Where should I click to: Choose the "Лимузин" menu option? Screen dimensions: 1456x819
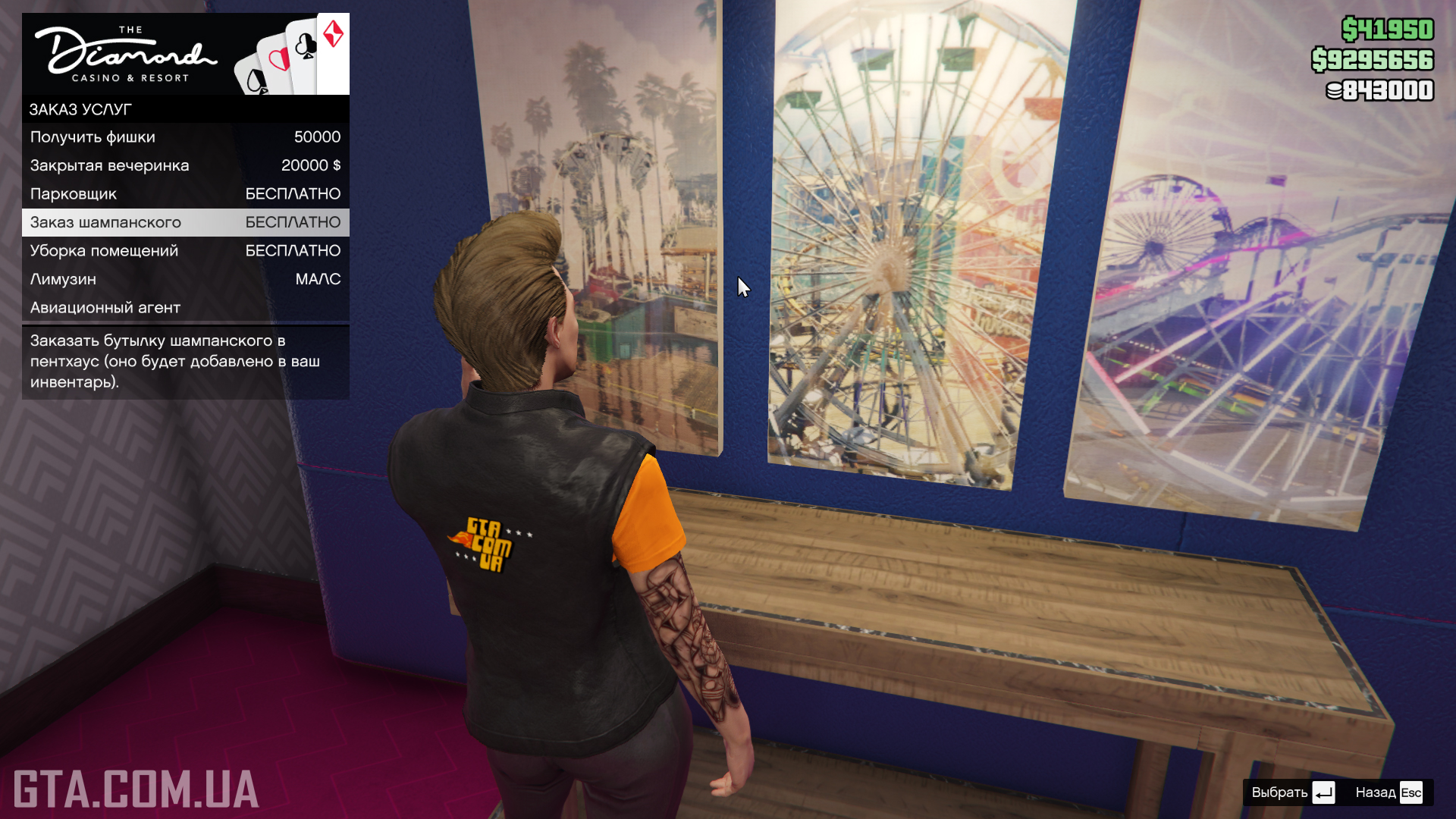pos(185,279)
